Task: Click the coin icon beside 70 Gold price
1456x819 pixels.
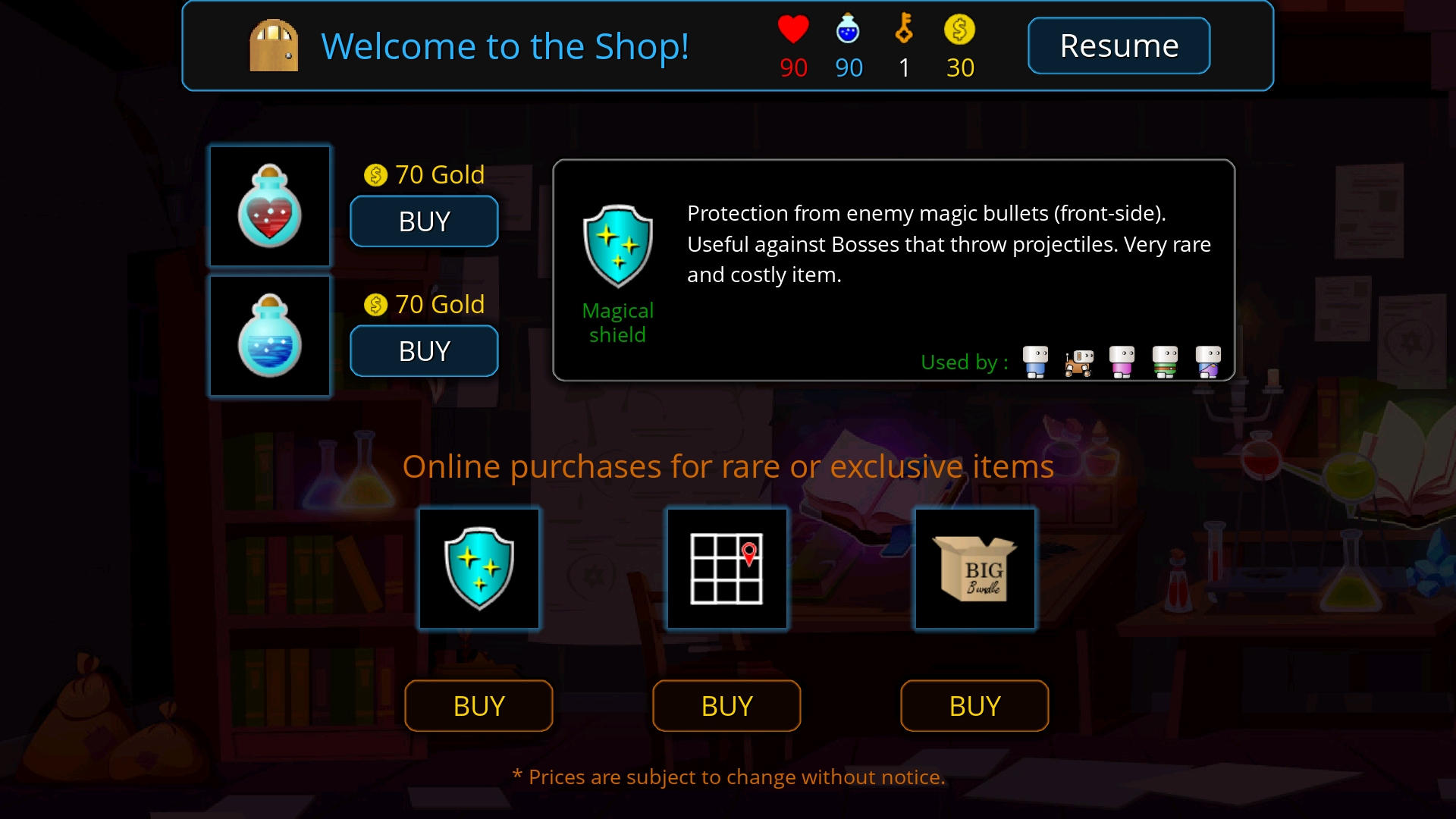Action: click(x=375, y=174)
